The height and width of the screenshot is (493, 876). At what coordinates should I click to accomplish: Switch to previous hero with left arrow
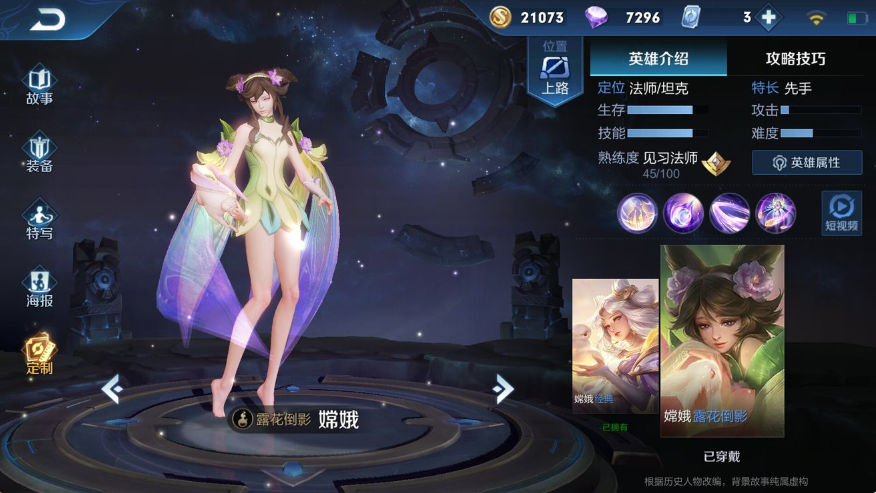point(111,388)
